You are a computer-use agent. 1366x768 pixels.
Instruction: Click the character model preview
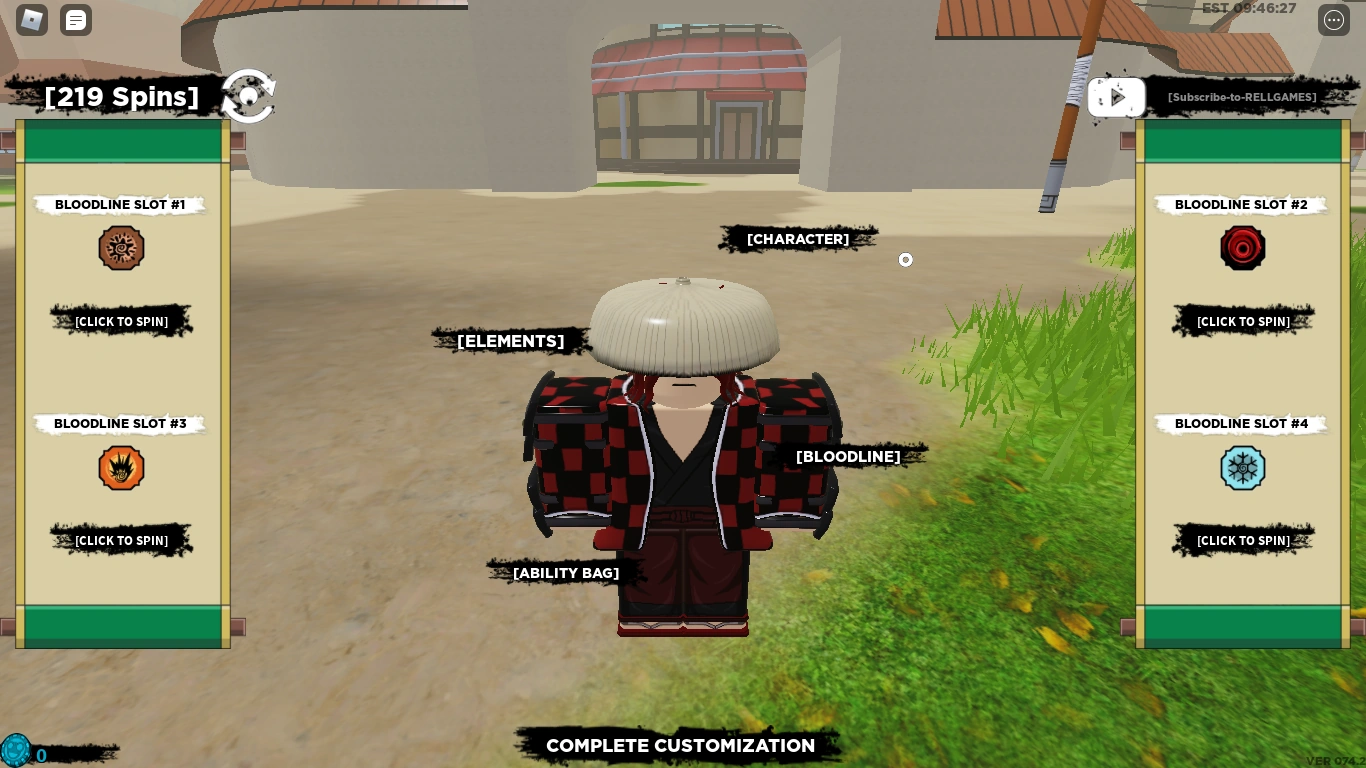(683, 460)
